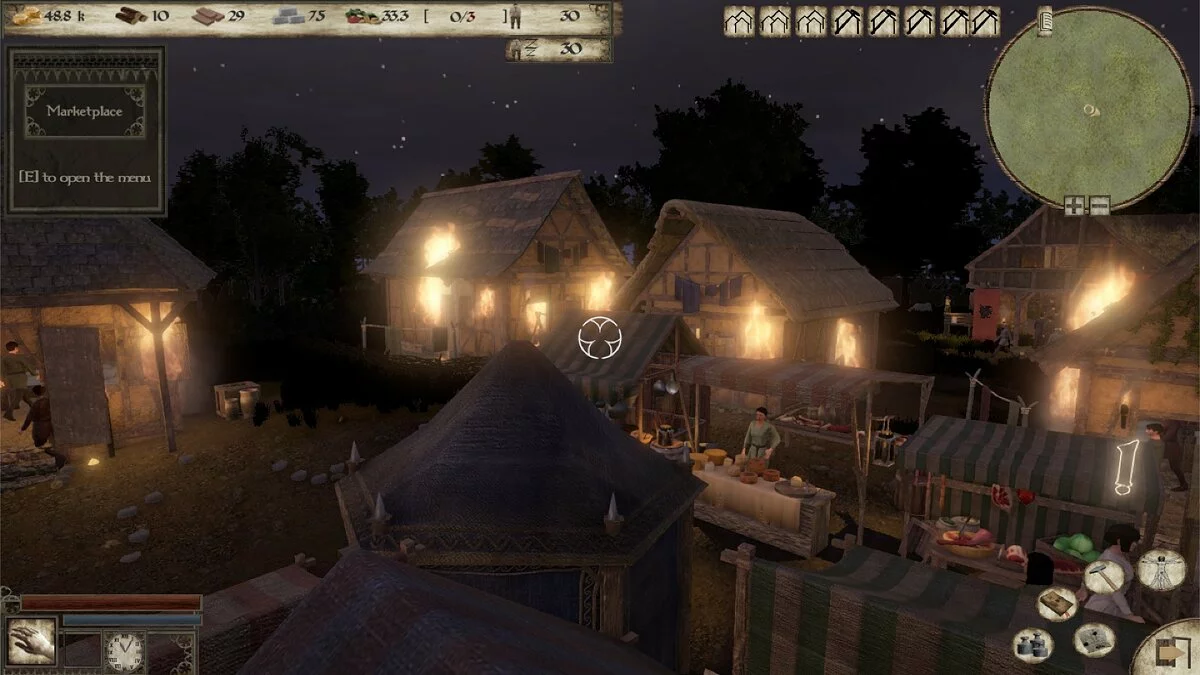The height and width of the screenshot is (675, 1200).
Task: Zoom in the minimap with plus button
Action: click(1075, 207)
